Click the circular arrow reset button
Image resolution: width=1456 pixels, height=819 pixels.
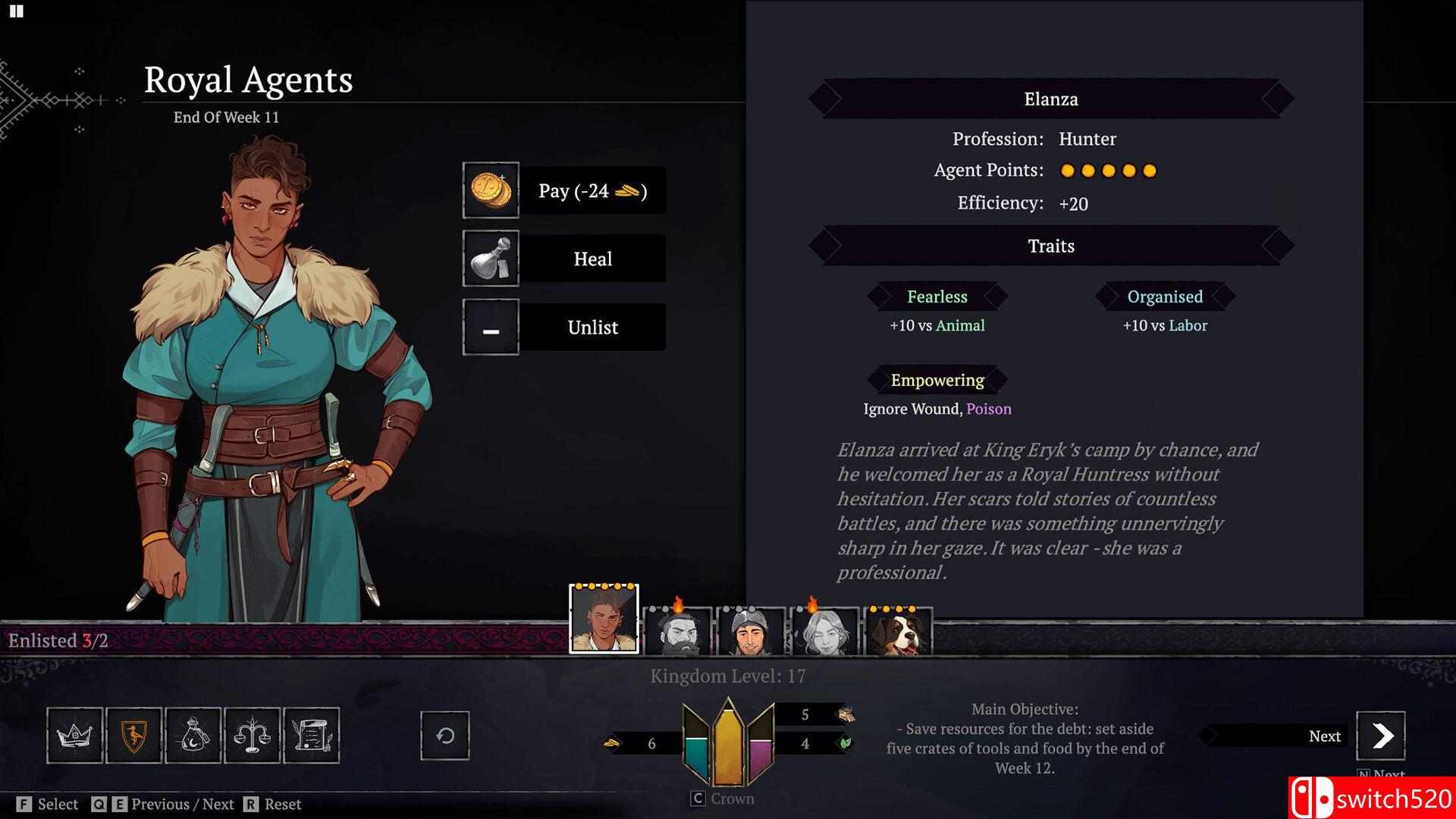click(445, 736)
